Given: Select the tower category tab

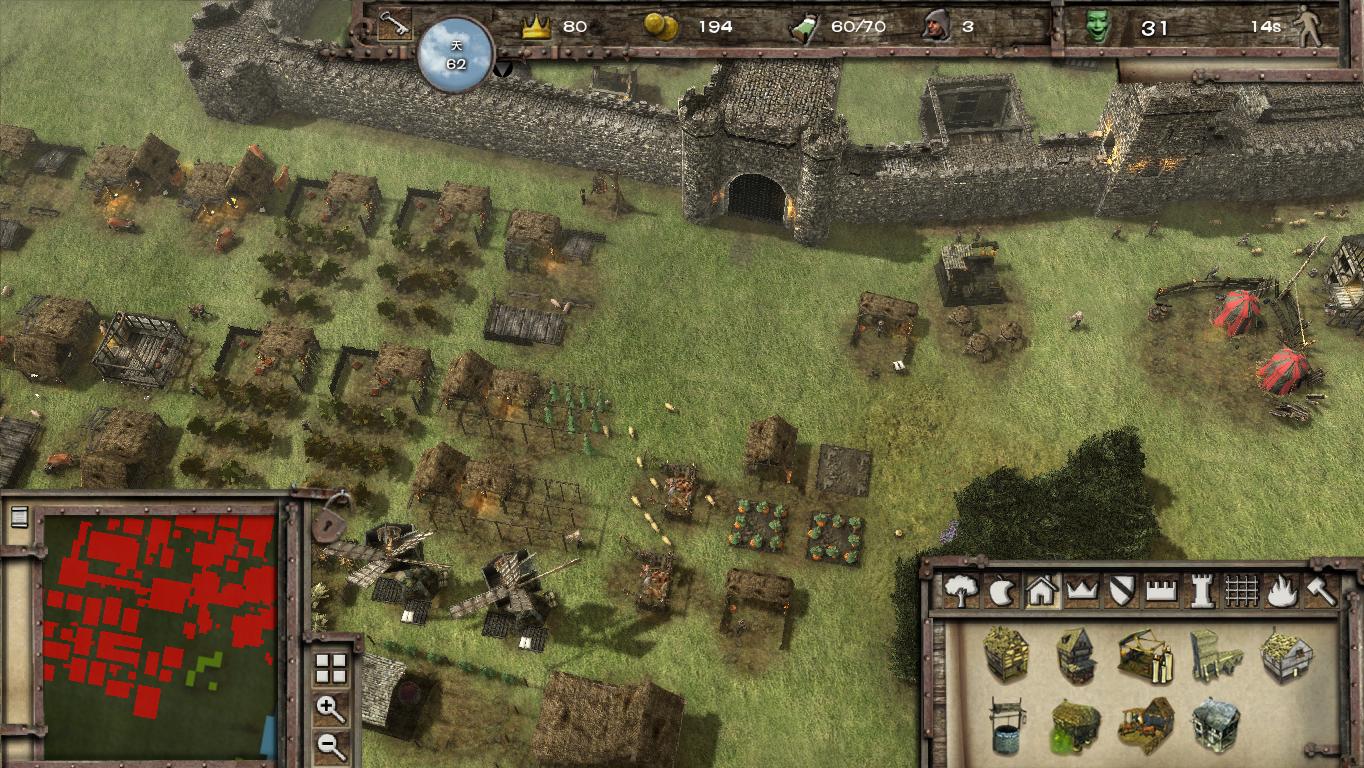Looking at the screenshot, I should (x=1200, y=590).
